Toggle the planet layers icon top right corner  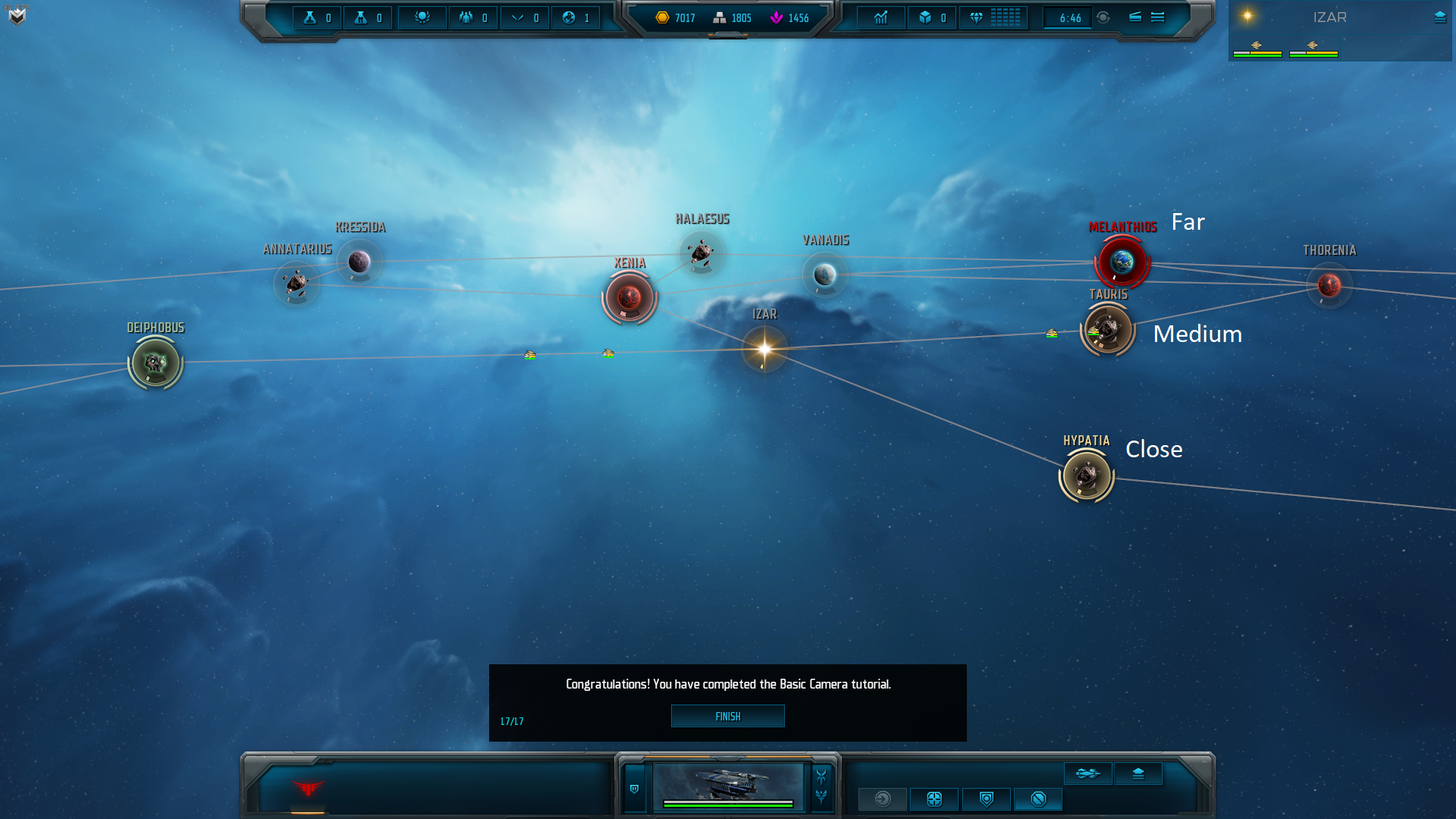click(1439, 17)
